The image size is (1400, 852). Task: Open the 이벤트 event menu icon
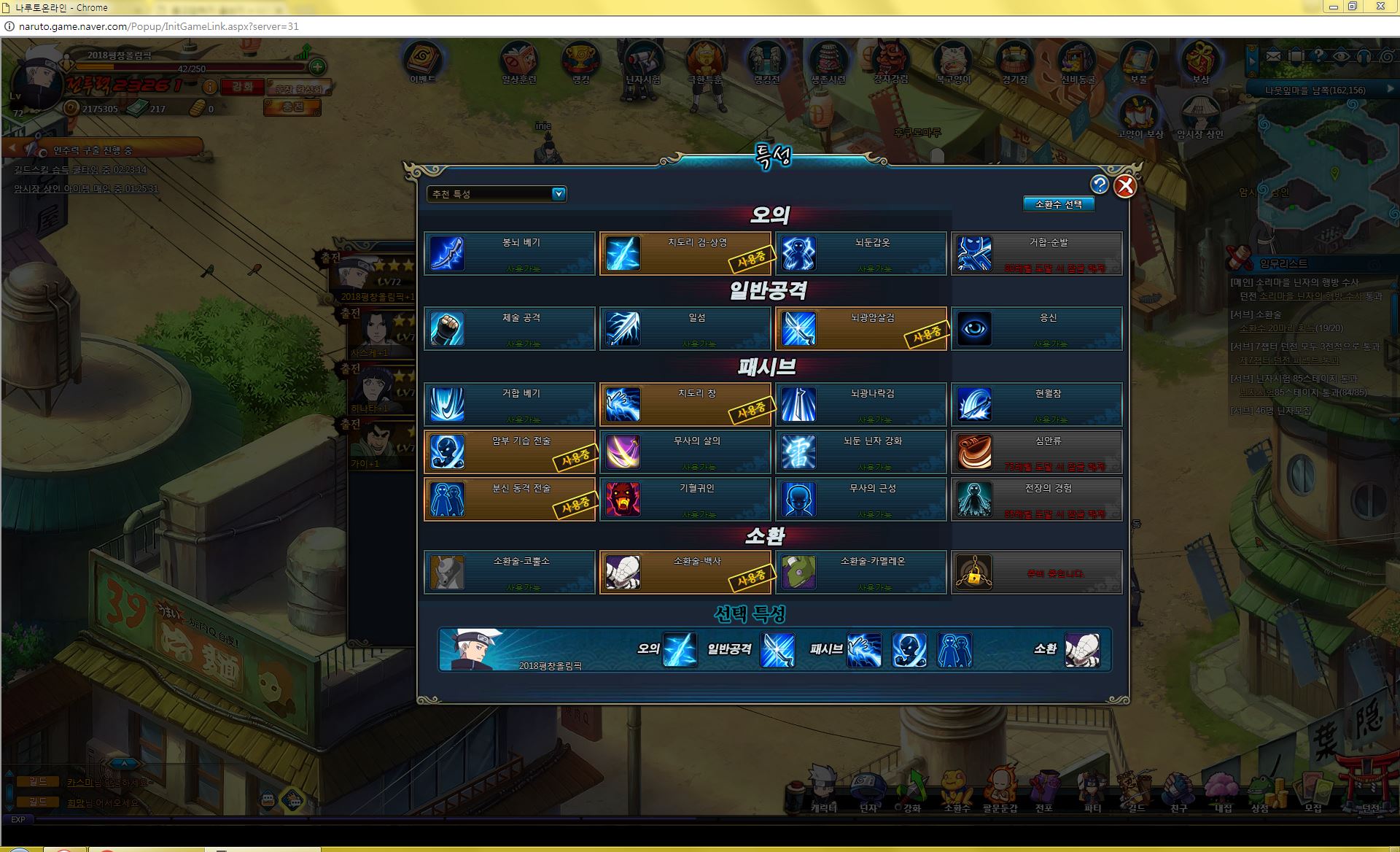[x=422, y=61]
